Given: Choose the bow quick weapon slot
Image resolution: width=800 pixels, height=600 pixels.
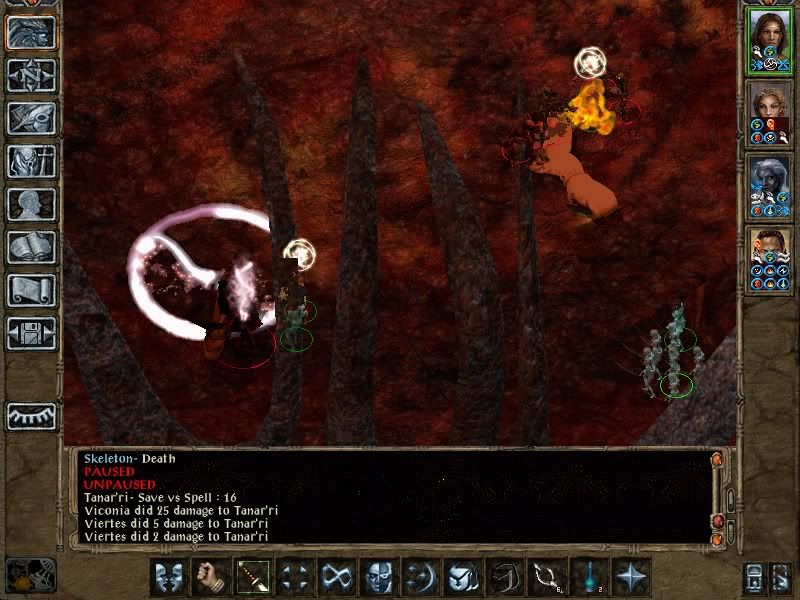Looking at the screenshot, I should [547, 577].
